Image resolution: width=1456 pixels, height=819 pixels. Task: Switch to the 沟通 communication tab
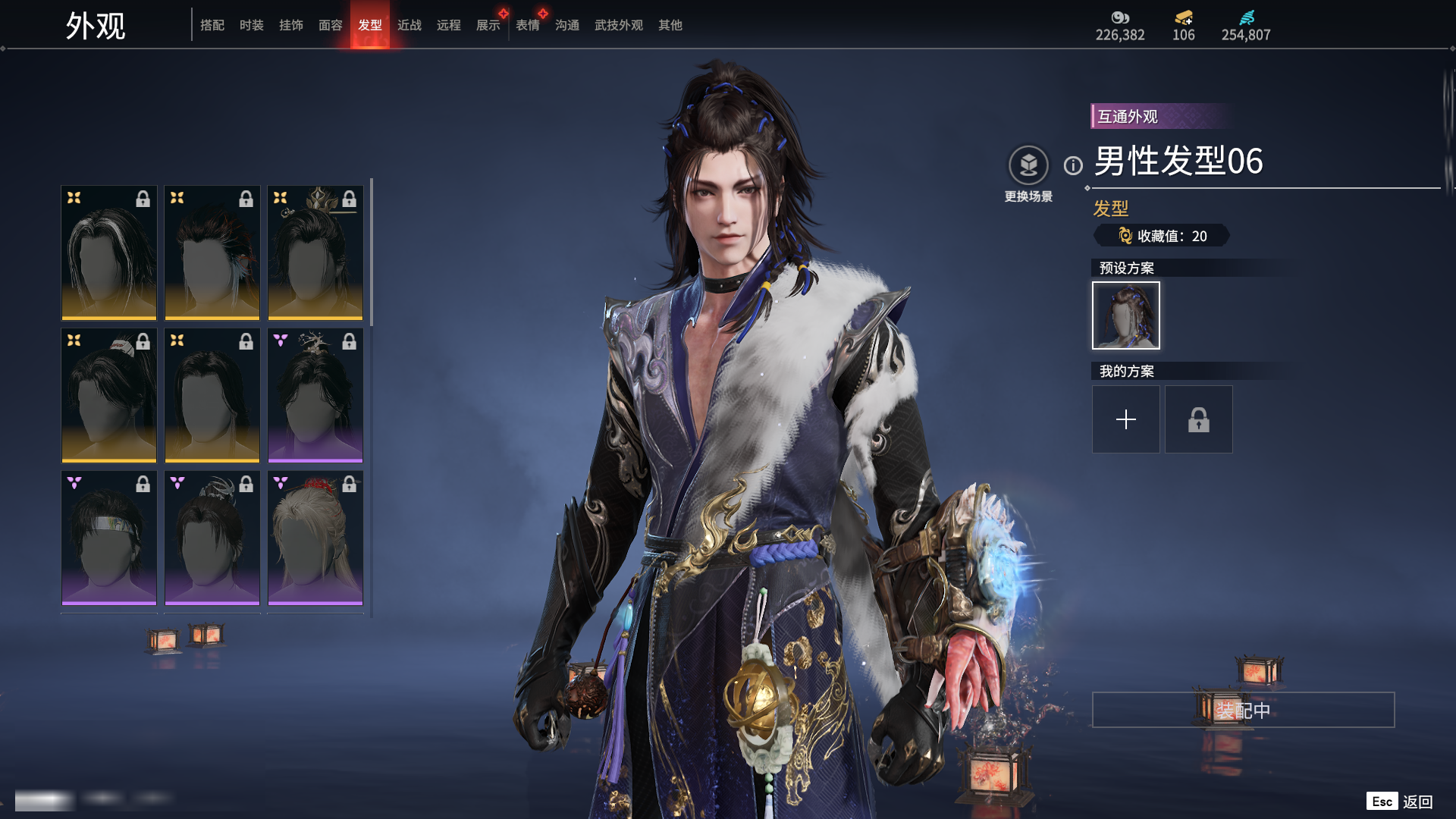pyautogui.click(x=566, y=25)
